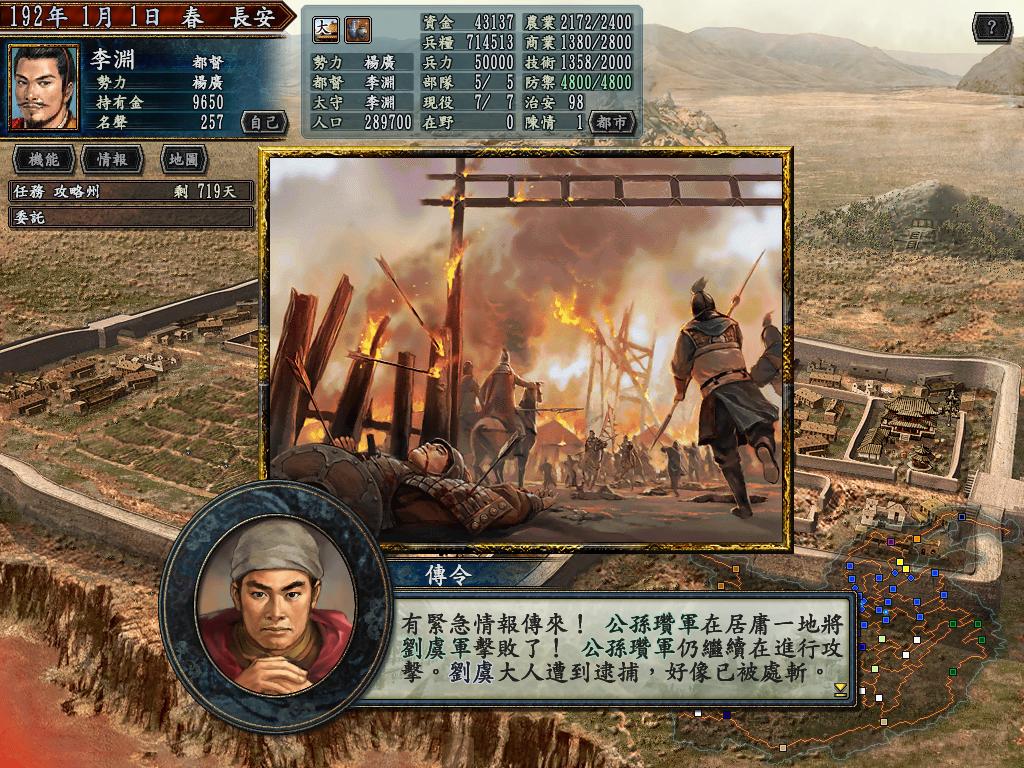The height and width of the screenshot is (768, 1024).
Task: Click the 大 city-size icon
Action: (326, 30)
